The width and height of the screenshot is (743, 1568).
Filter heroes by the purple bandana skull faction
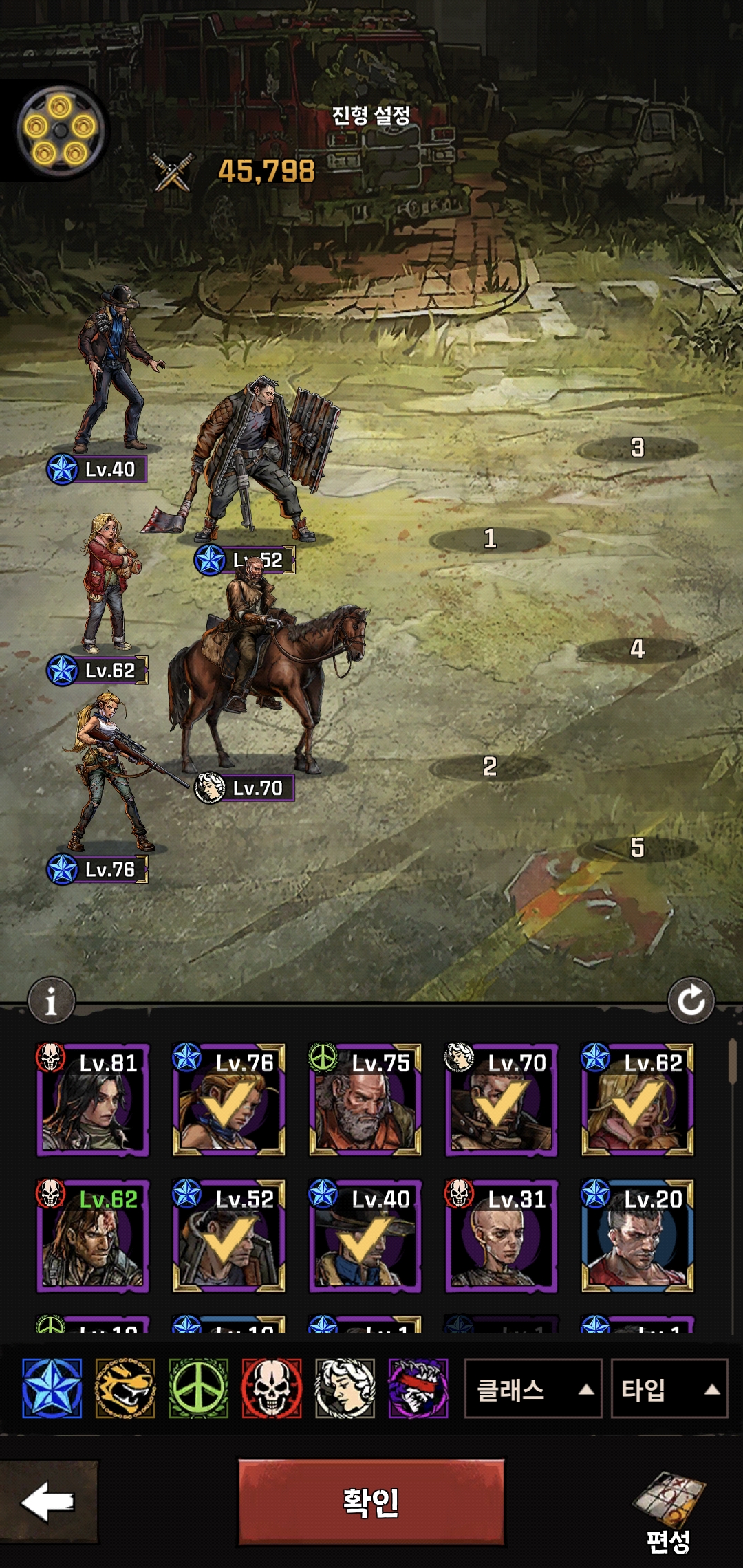pyautogui.click(x=418, y=1389)
